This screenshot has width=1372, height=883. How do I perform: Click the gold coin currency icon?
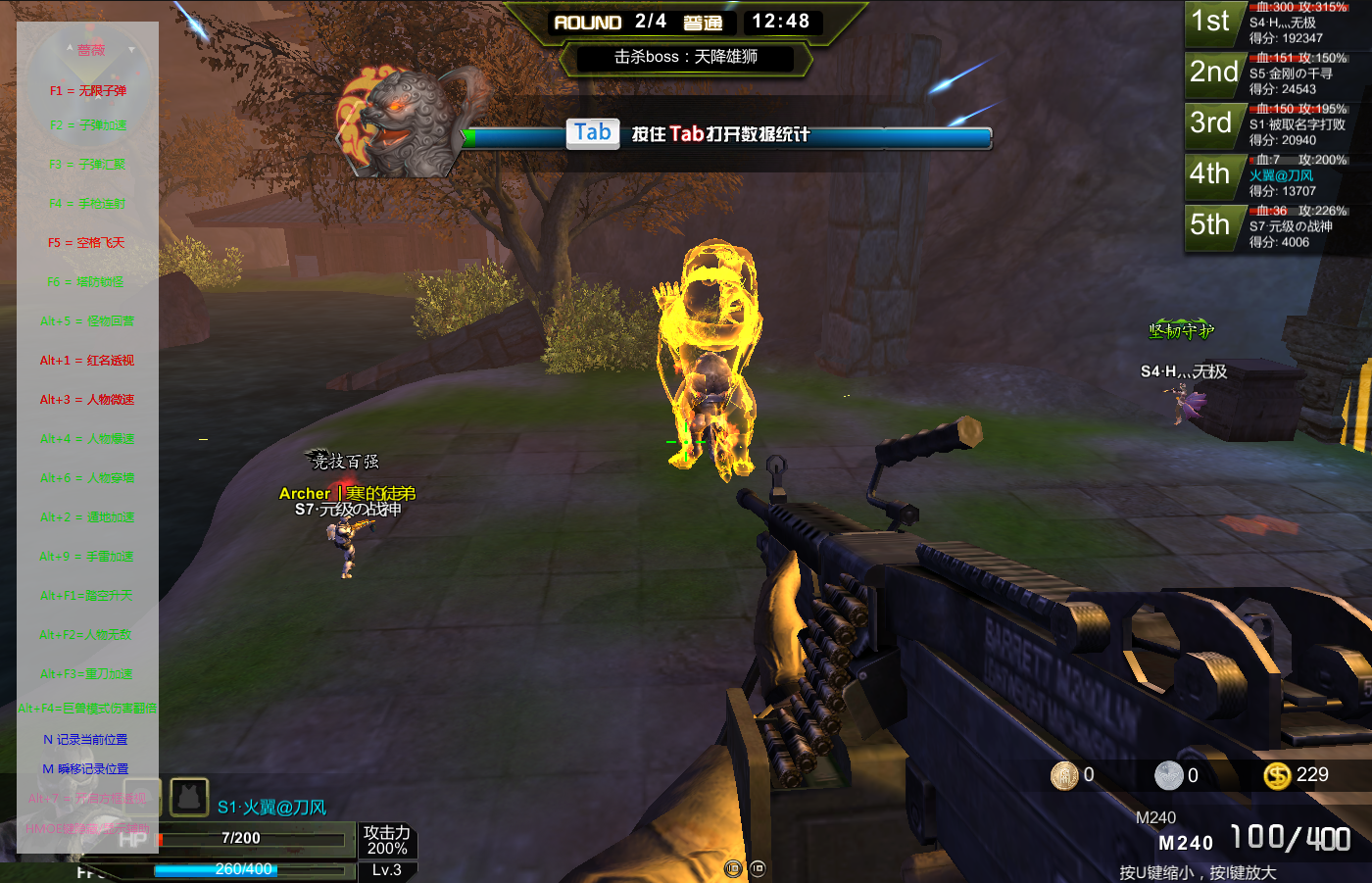[1277, 776]
